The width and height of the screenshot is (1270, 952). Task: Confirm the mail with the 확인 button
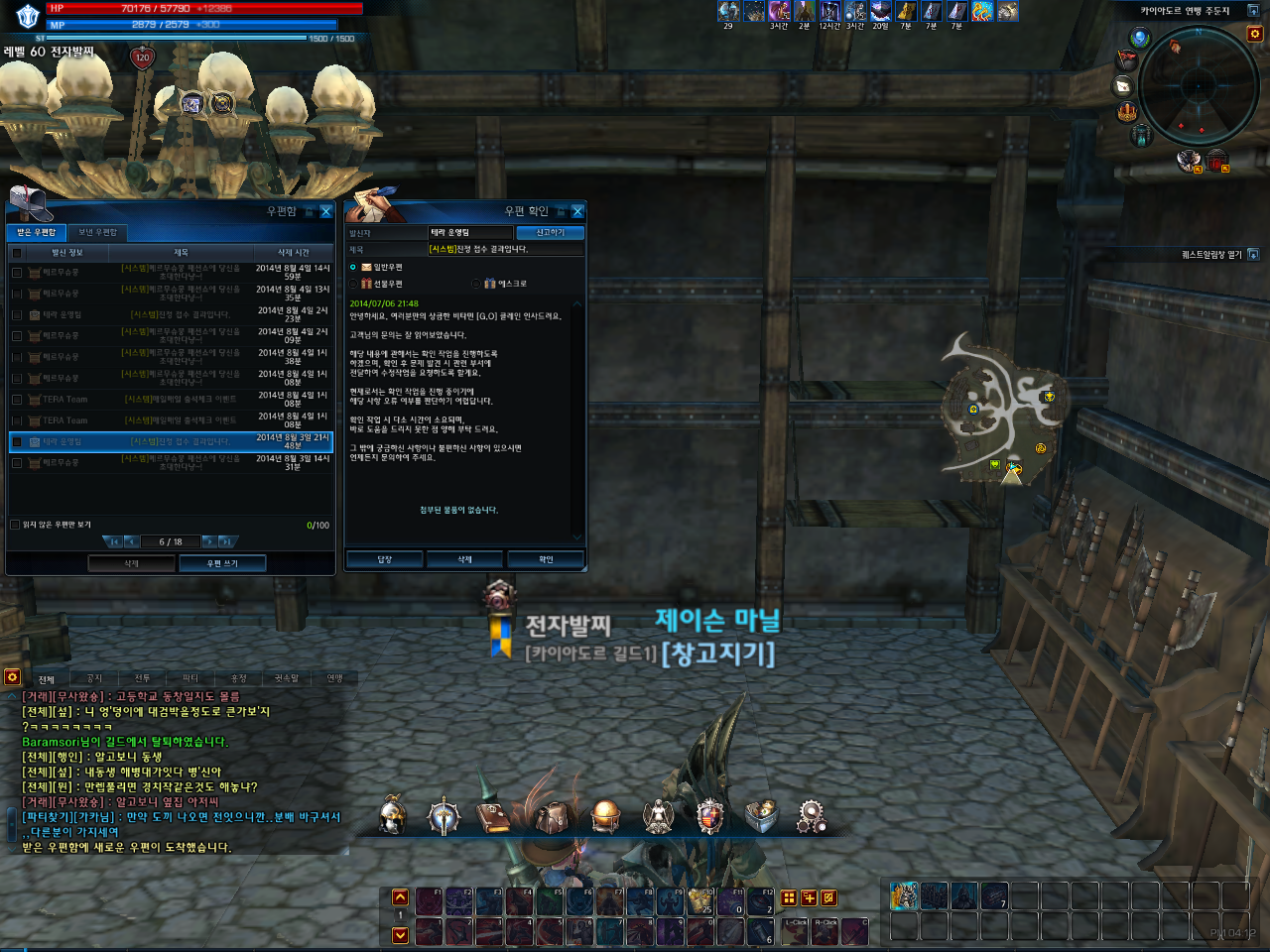[x=546, y=559]
